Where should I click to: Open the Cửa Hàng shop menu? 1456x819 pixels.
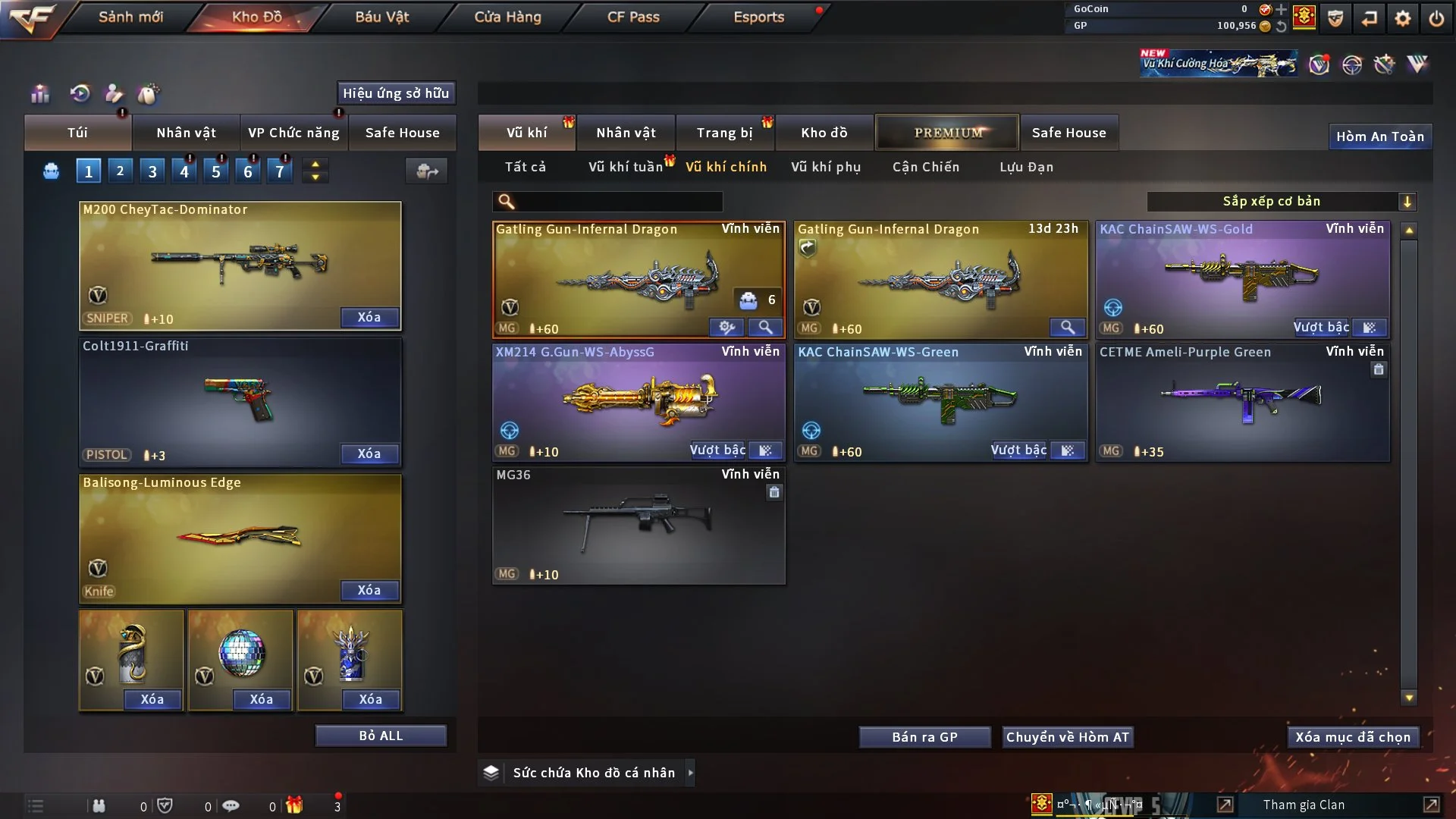(507, 17)
